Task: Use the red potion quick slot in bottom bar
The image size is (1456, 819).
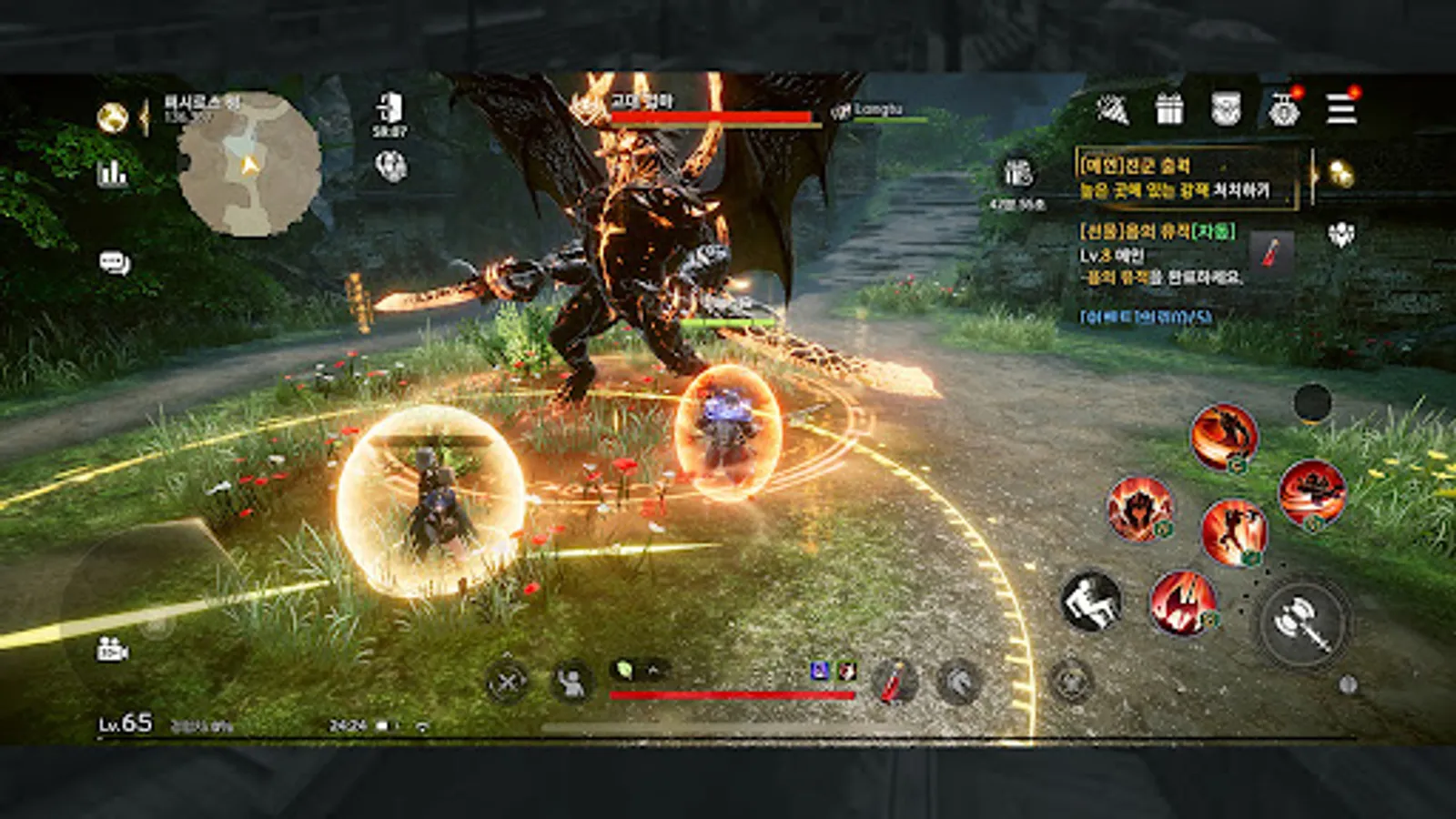Action: click(x=894, y=681)
